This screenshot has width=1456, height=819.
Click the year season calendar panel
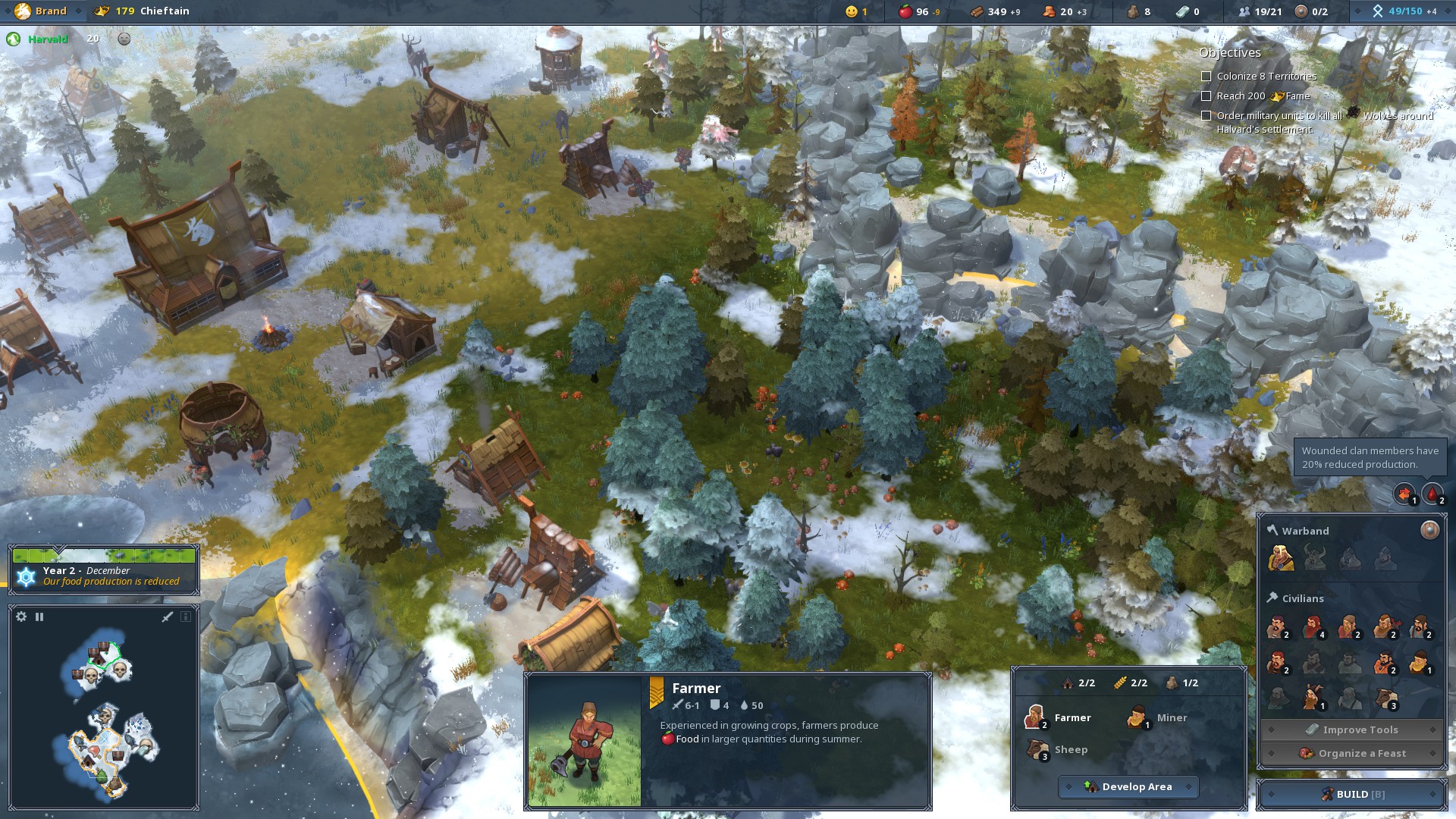[x=104, y=570]
